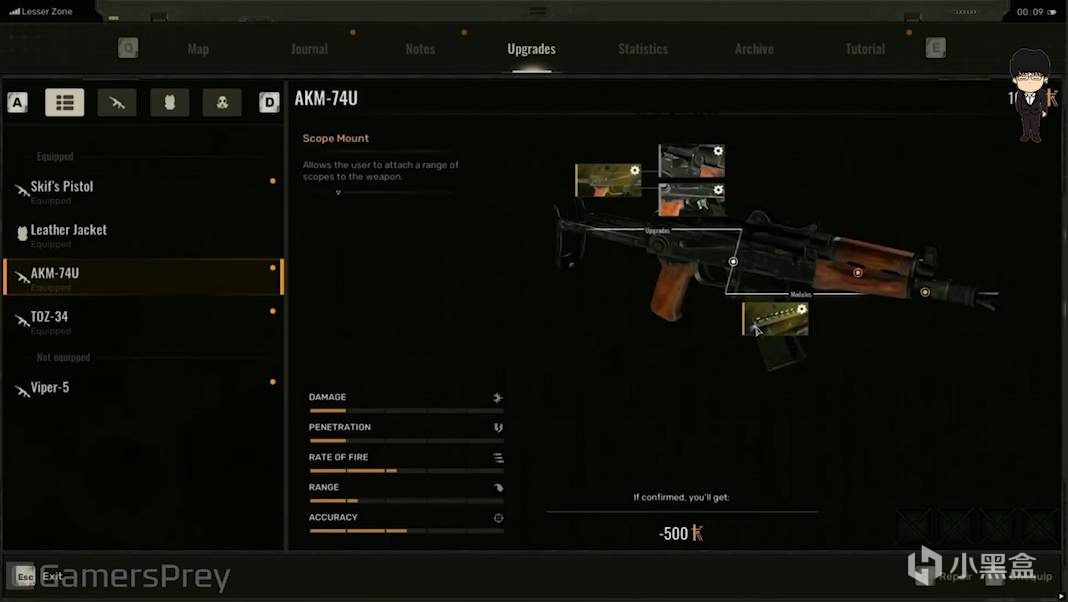Go to the Notes tab
Image resolution: width=1068 pixels, height=602 pixels.
420,49
